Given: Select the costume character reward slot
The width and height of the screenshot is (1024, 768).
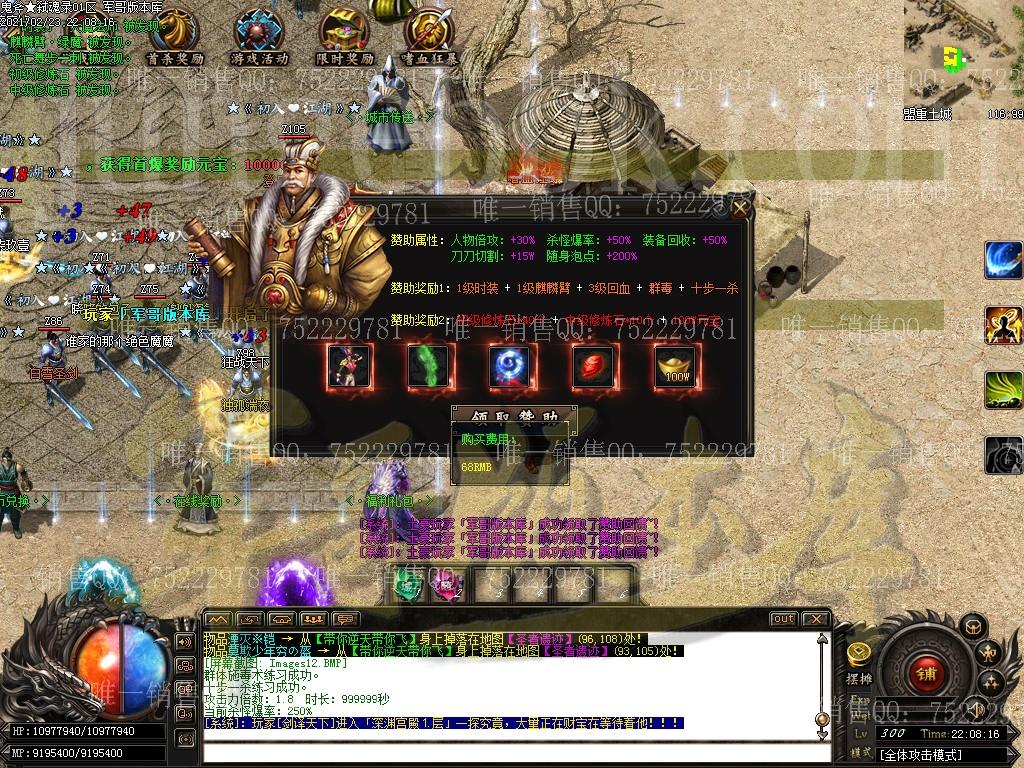Looking at the screenshot, I should tap(349, 367).
